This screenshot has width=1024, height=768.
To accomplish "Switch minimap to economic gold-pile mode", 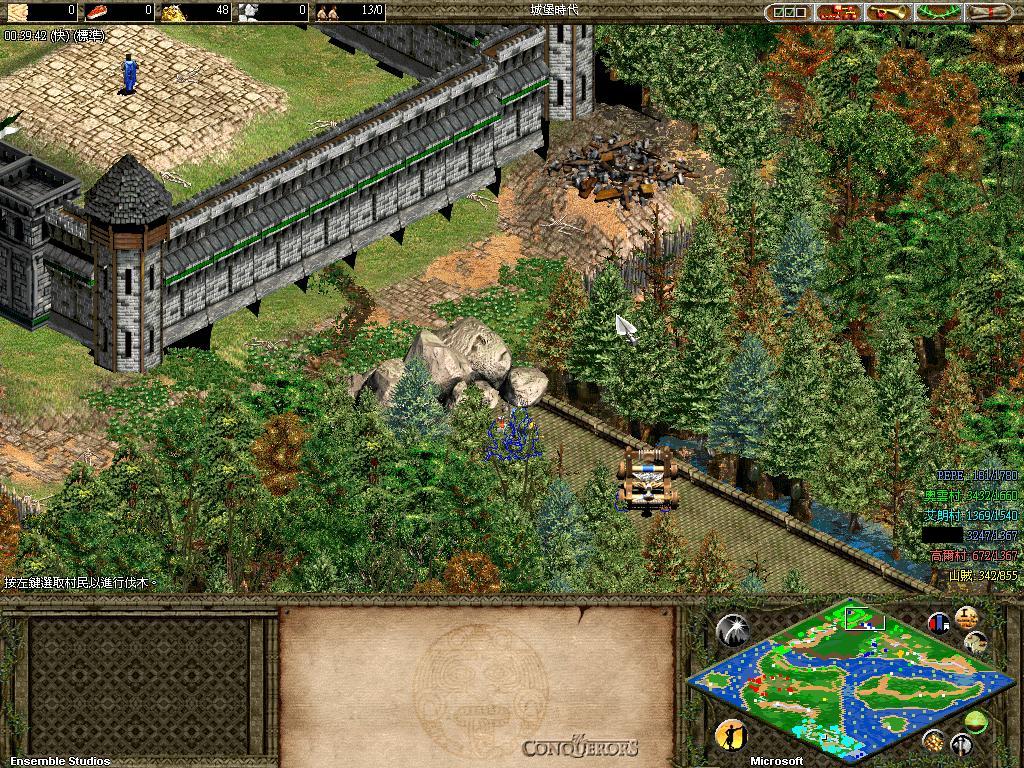I will 934,740.
